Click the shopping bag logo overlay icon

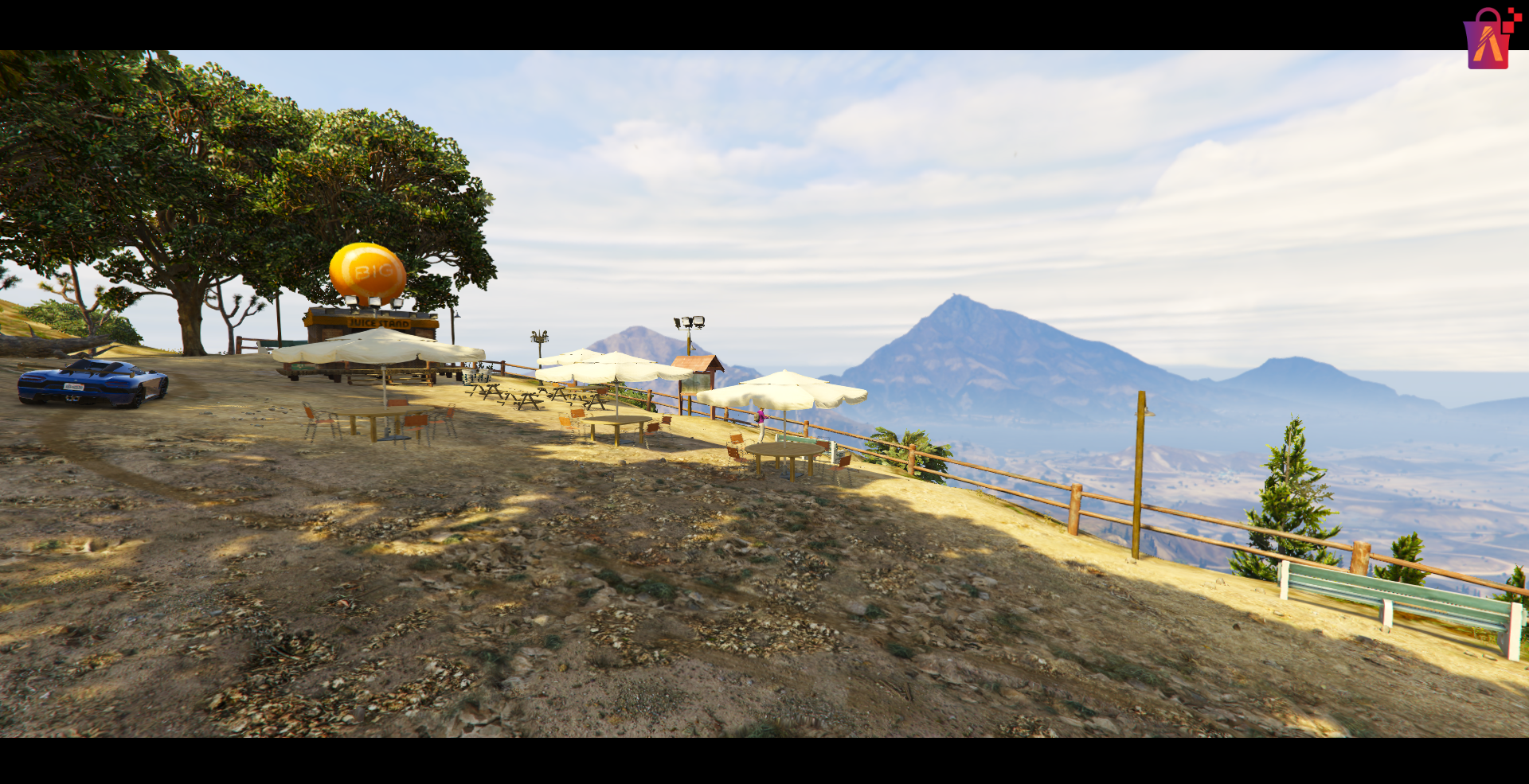(x=1488, y=40)
